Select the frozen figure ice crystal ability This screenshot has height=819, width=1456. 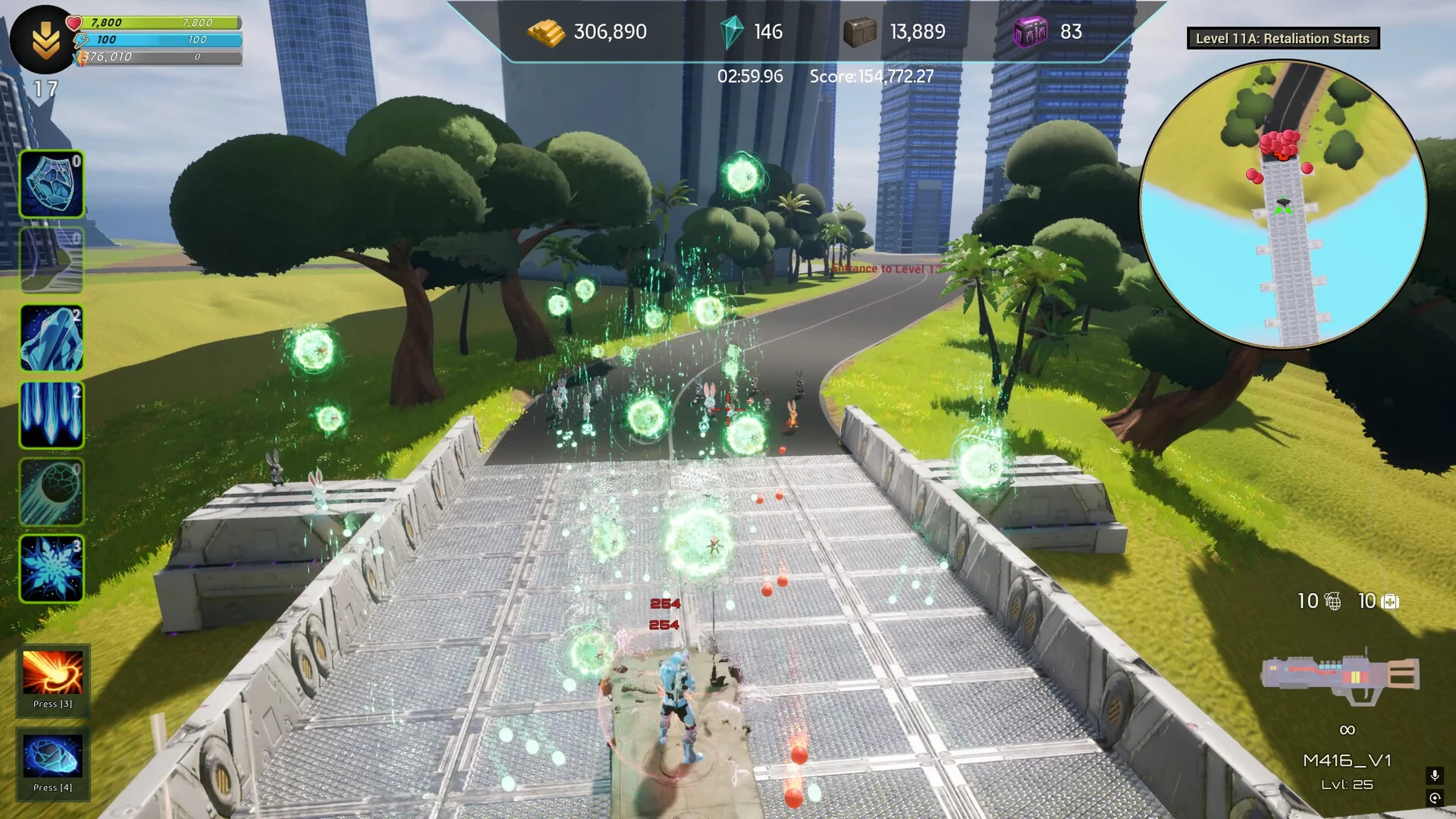click(51, 338)
